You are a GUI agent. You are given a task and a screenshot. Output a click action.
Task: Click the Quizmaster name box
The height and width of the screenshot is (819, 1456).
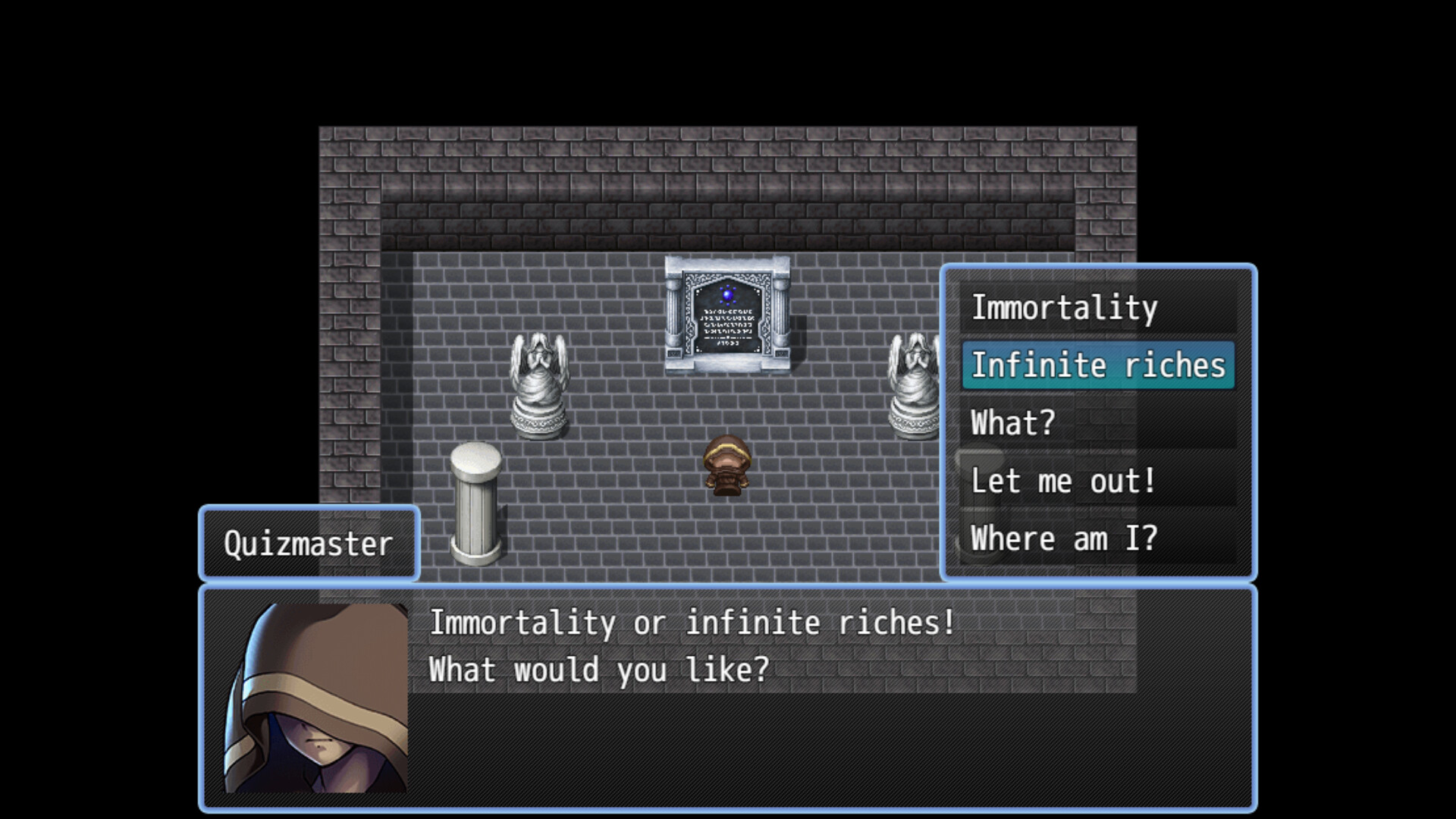pyautogui.click(x=308, y=544)
